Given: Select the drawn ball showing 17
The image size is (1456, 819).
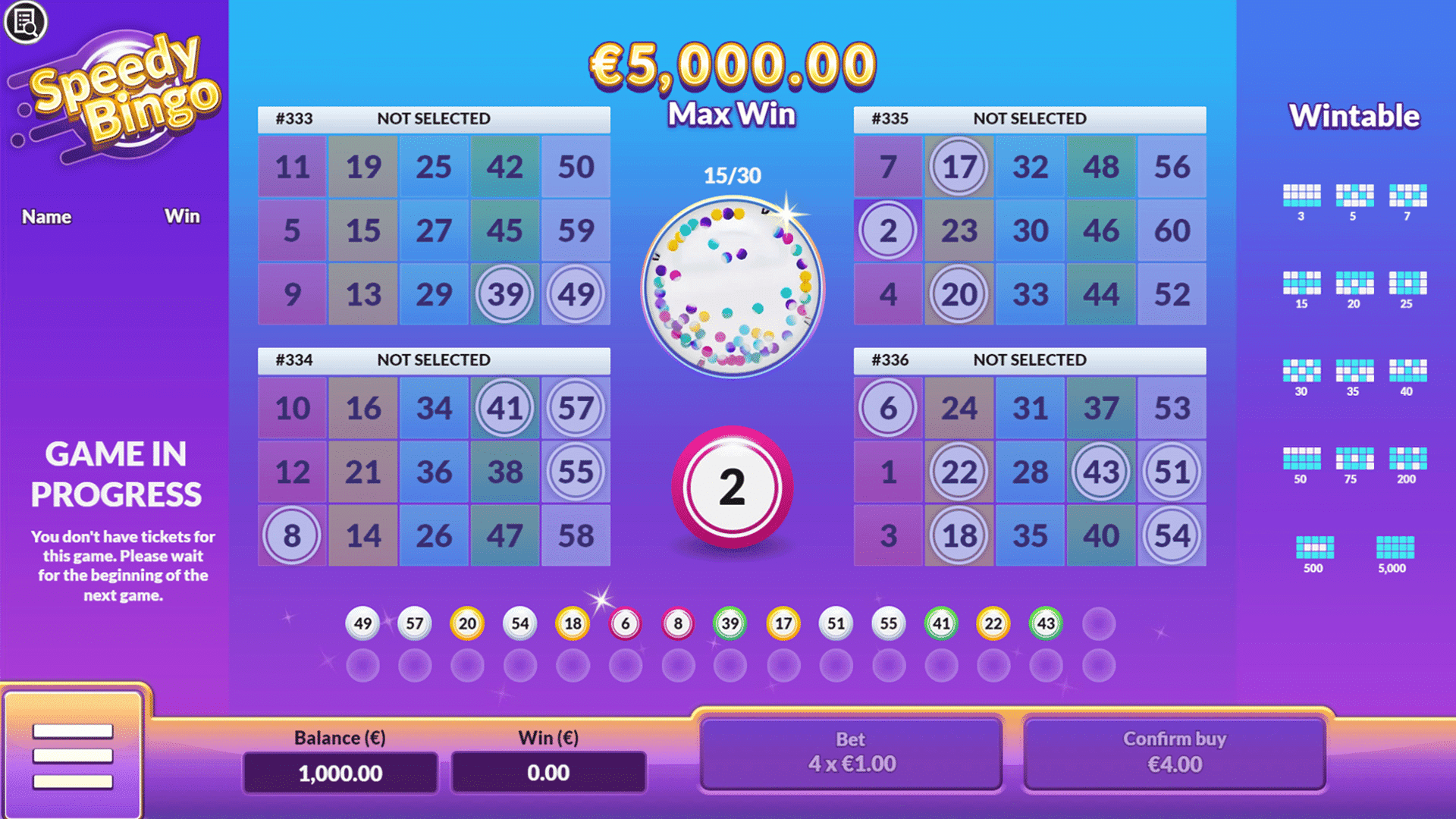Looking at the screenshot, I should click(783, 623).
